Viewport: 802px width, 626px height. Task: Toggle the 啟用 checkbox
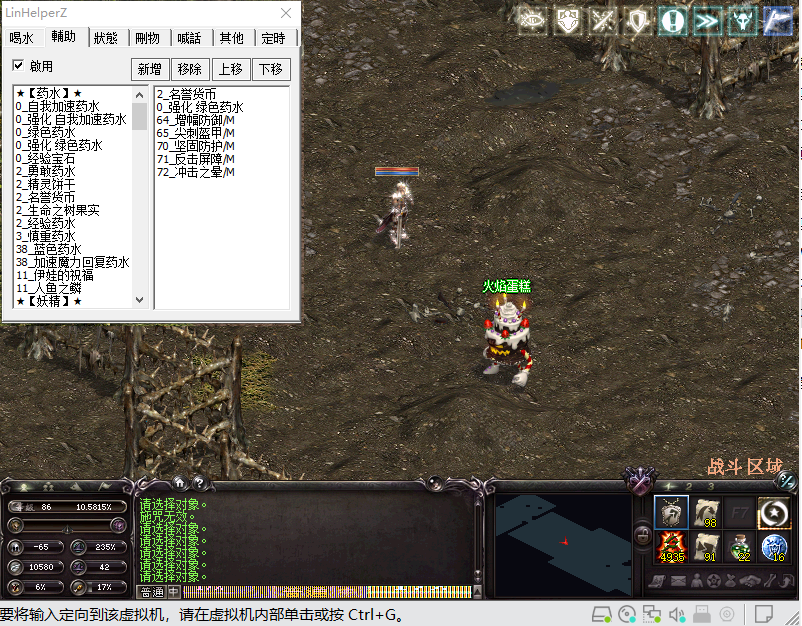tap(18, 66)
